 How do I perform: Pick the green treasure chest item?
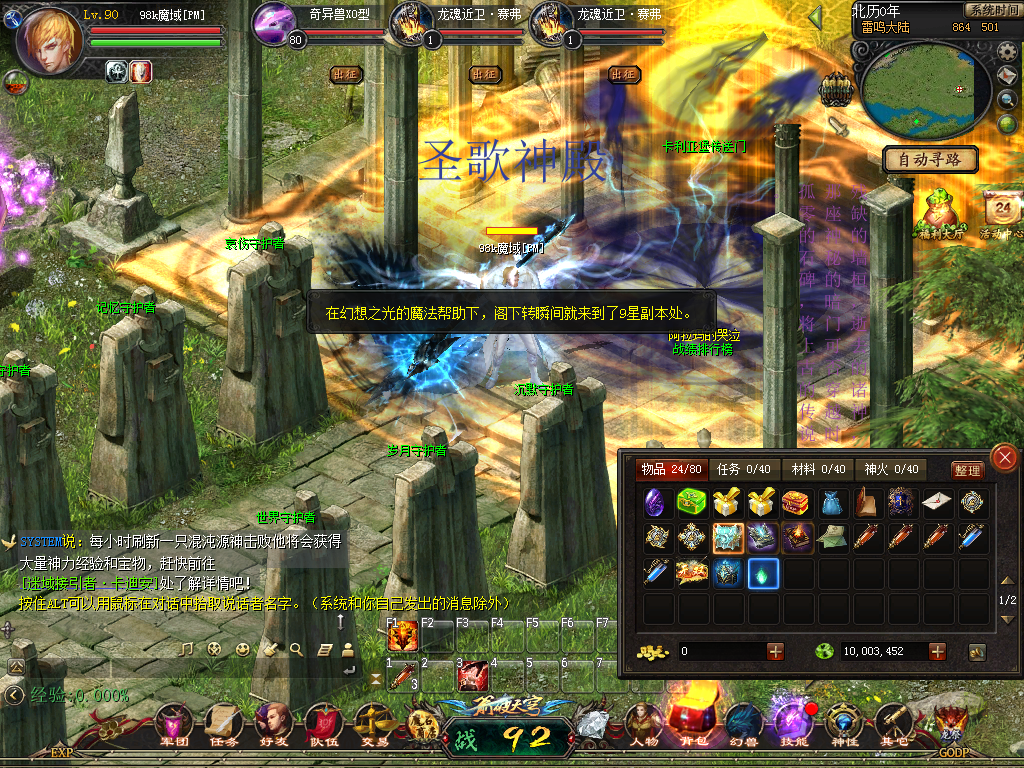(690, 503)
